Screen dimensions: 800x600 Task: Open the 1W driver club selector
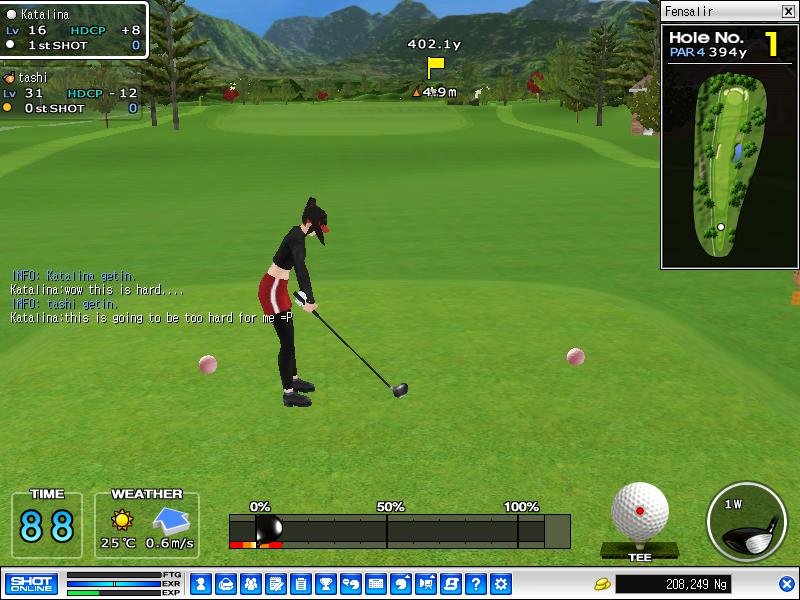(745, 524)
